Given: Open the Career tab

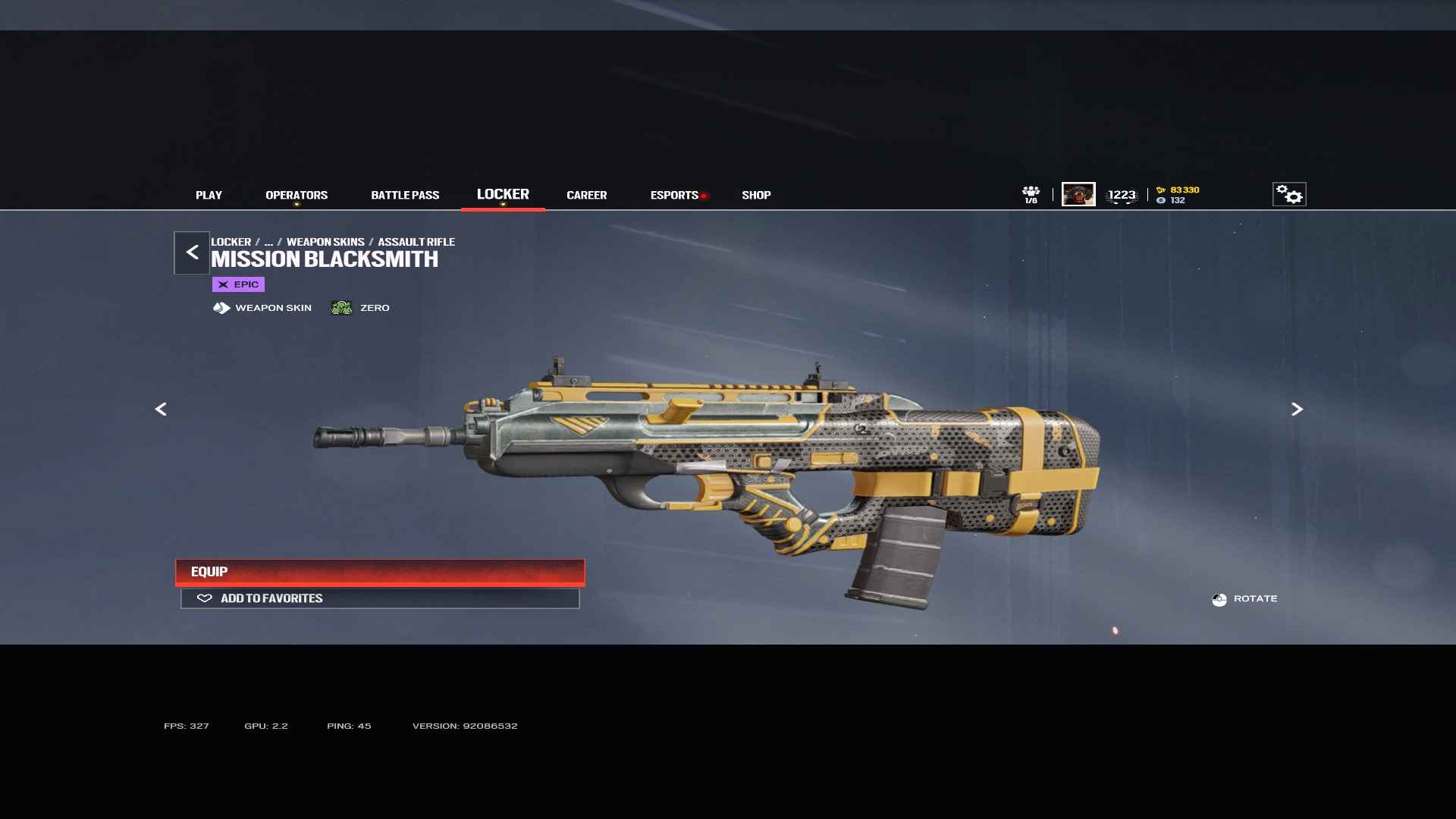Looking at the screenshot, I should pyautogui.click(x=586, y=195).
